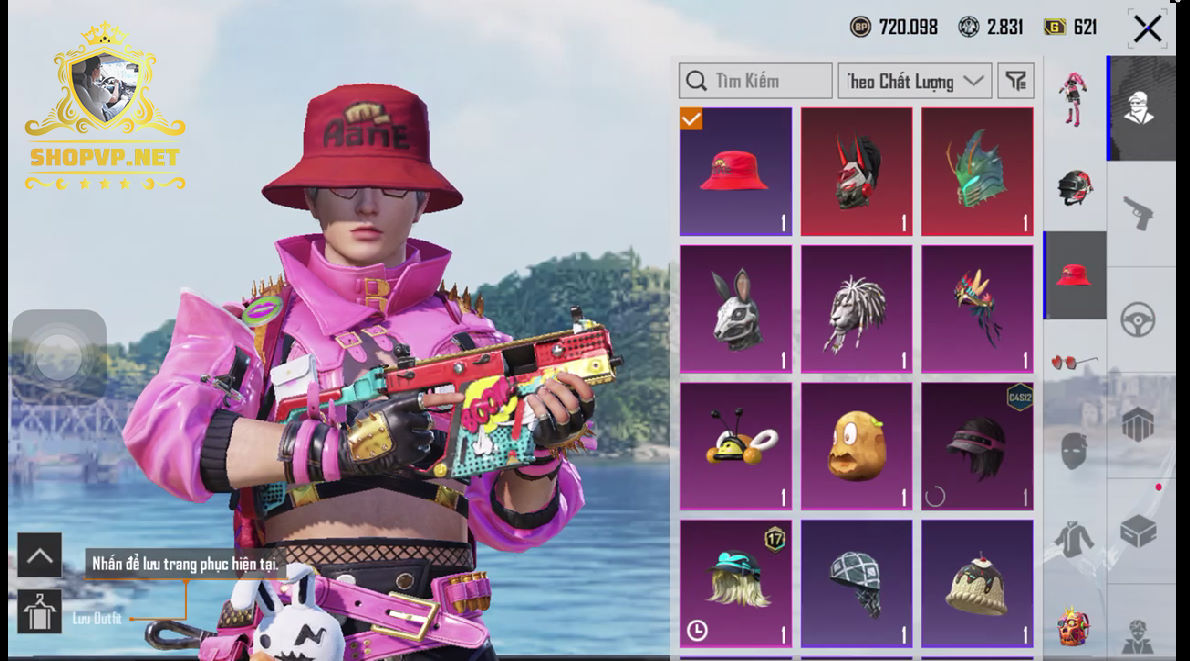Collapse the panel with the up-arrow button
This screenshot has height=661, width=1190.
point(40,556)
